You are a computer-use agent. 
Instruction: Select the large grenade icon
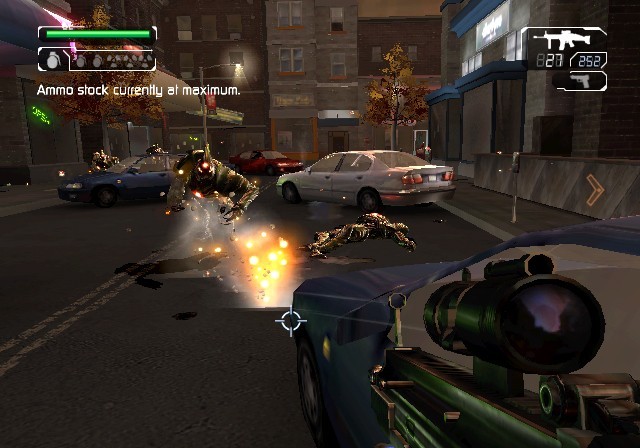53,60
